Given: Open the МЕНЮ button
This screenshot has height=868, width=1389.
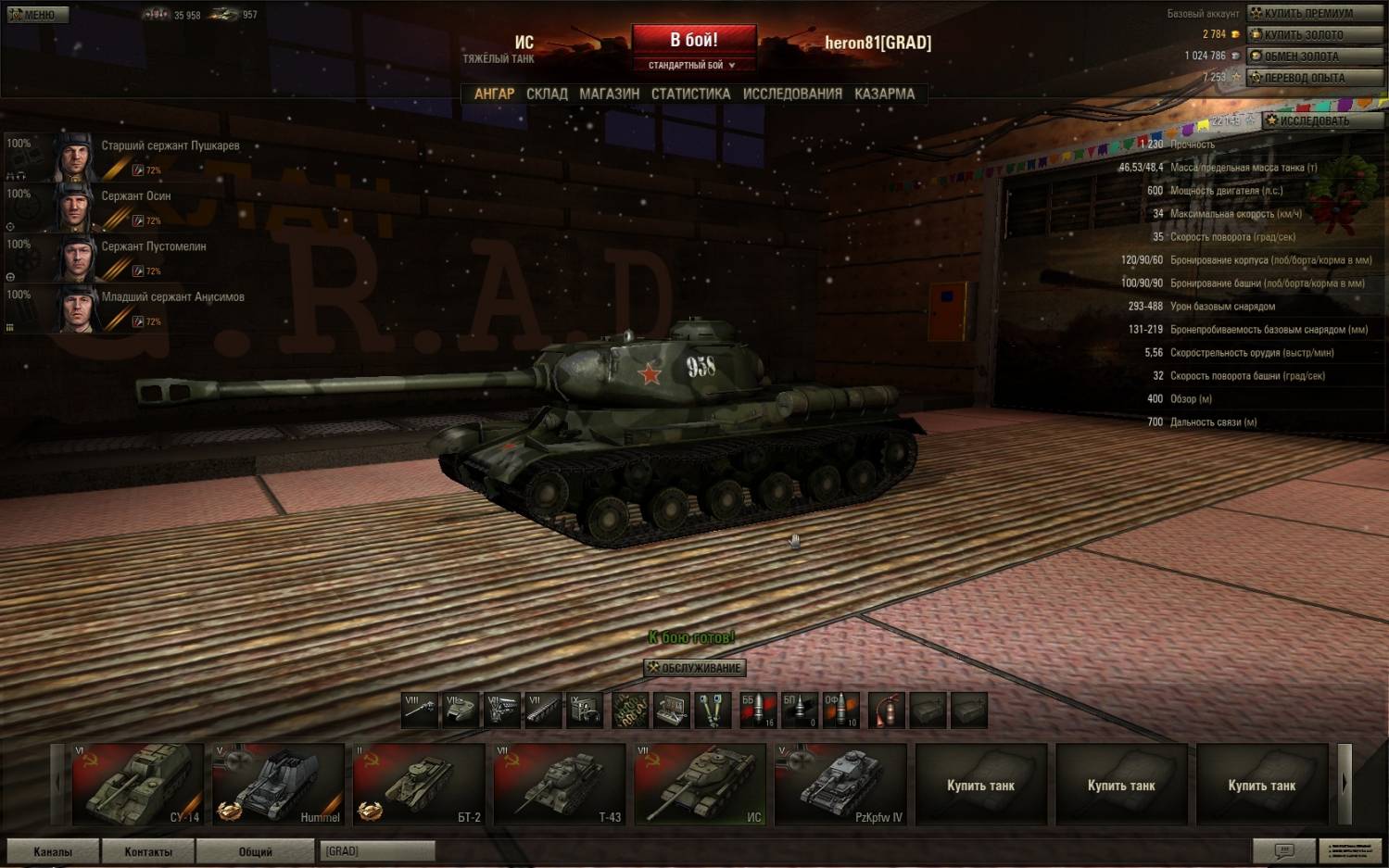Looking at the screenshot, I should pyautogui.click(x=33, y=15).
